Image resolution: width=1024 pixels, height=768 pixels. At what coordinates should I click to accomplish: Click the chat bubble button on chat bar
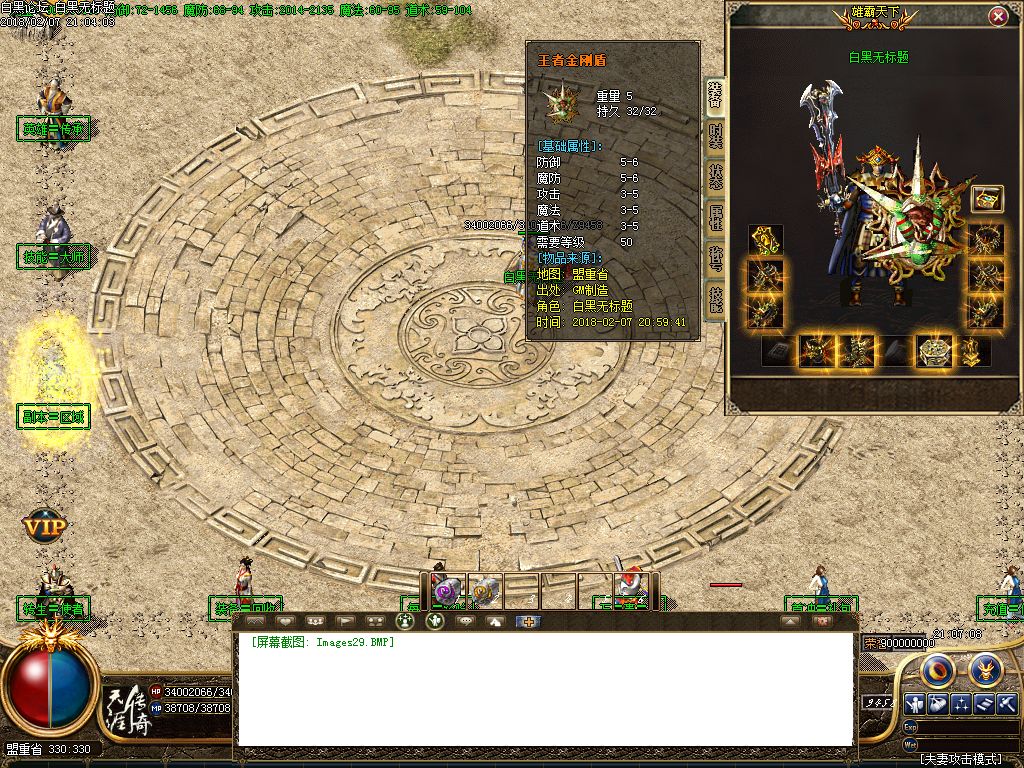pyautogui.click(x=465, y=621)
